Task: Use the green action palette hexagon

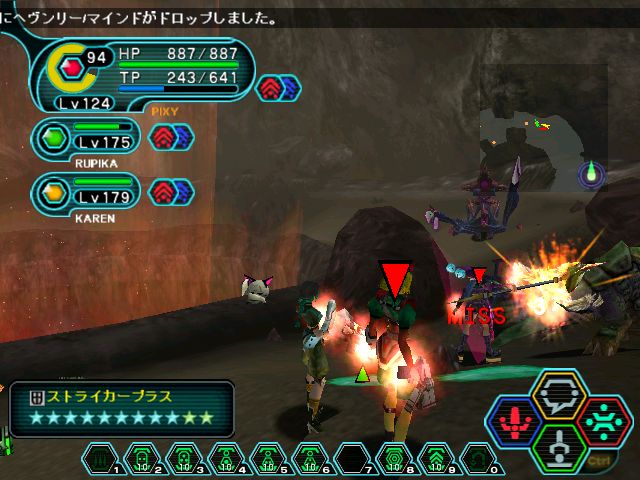Action: [560, 445]
